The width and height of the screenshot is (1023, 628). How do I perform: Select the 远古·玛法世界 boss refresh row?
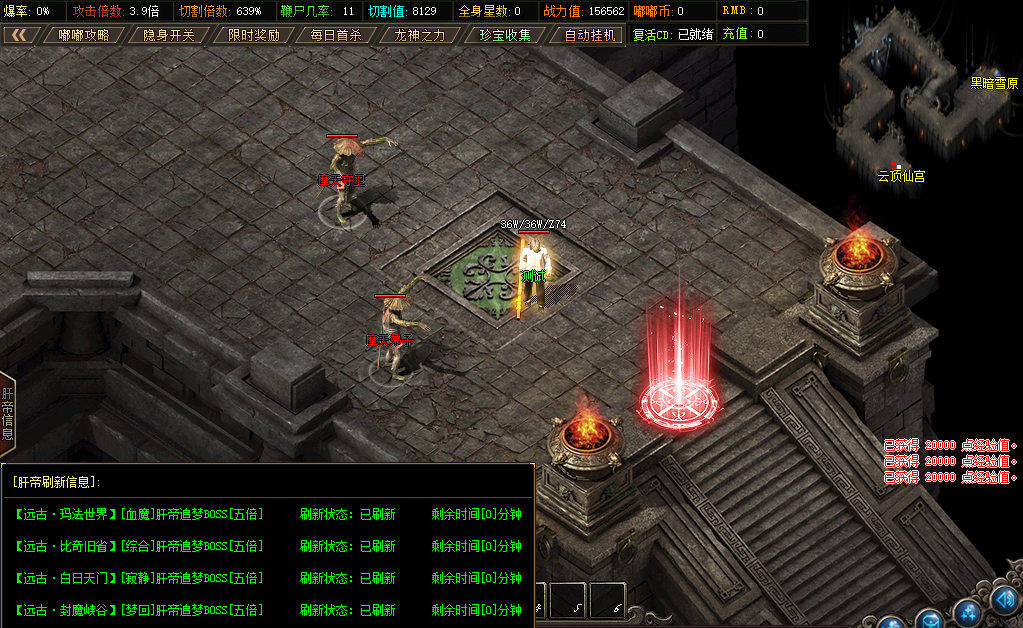139,514
